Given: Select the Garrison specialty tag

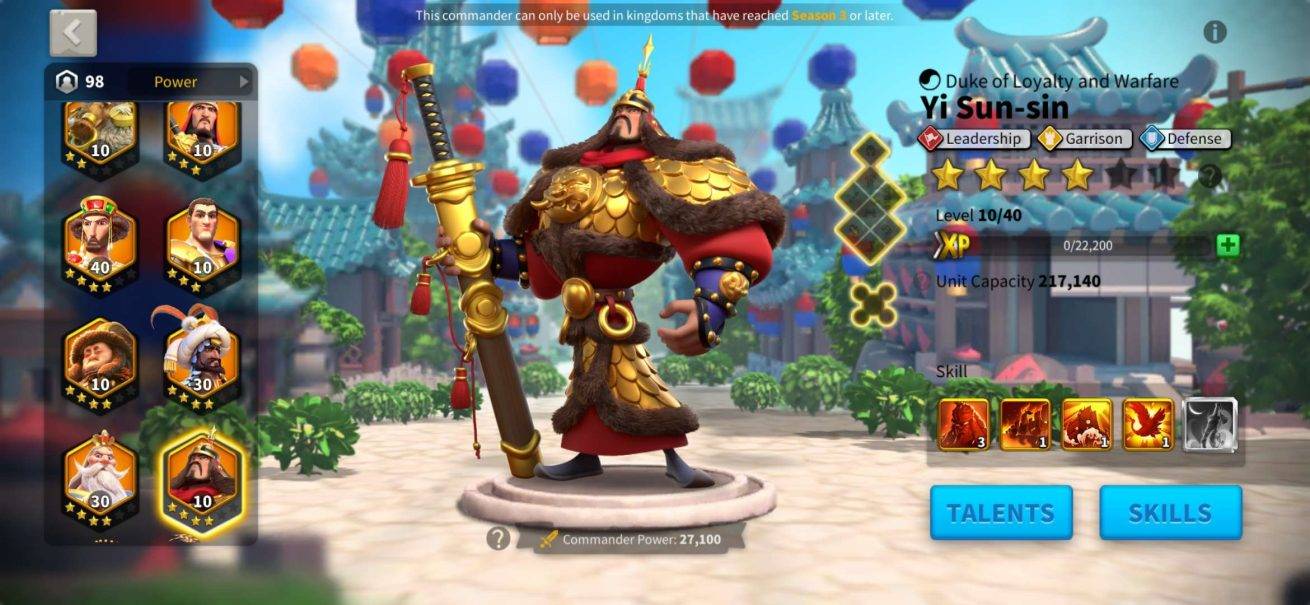Looking at the screenshot, I should (1084, 139).
